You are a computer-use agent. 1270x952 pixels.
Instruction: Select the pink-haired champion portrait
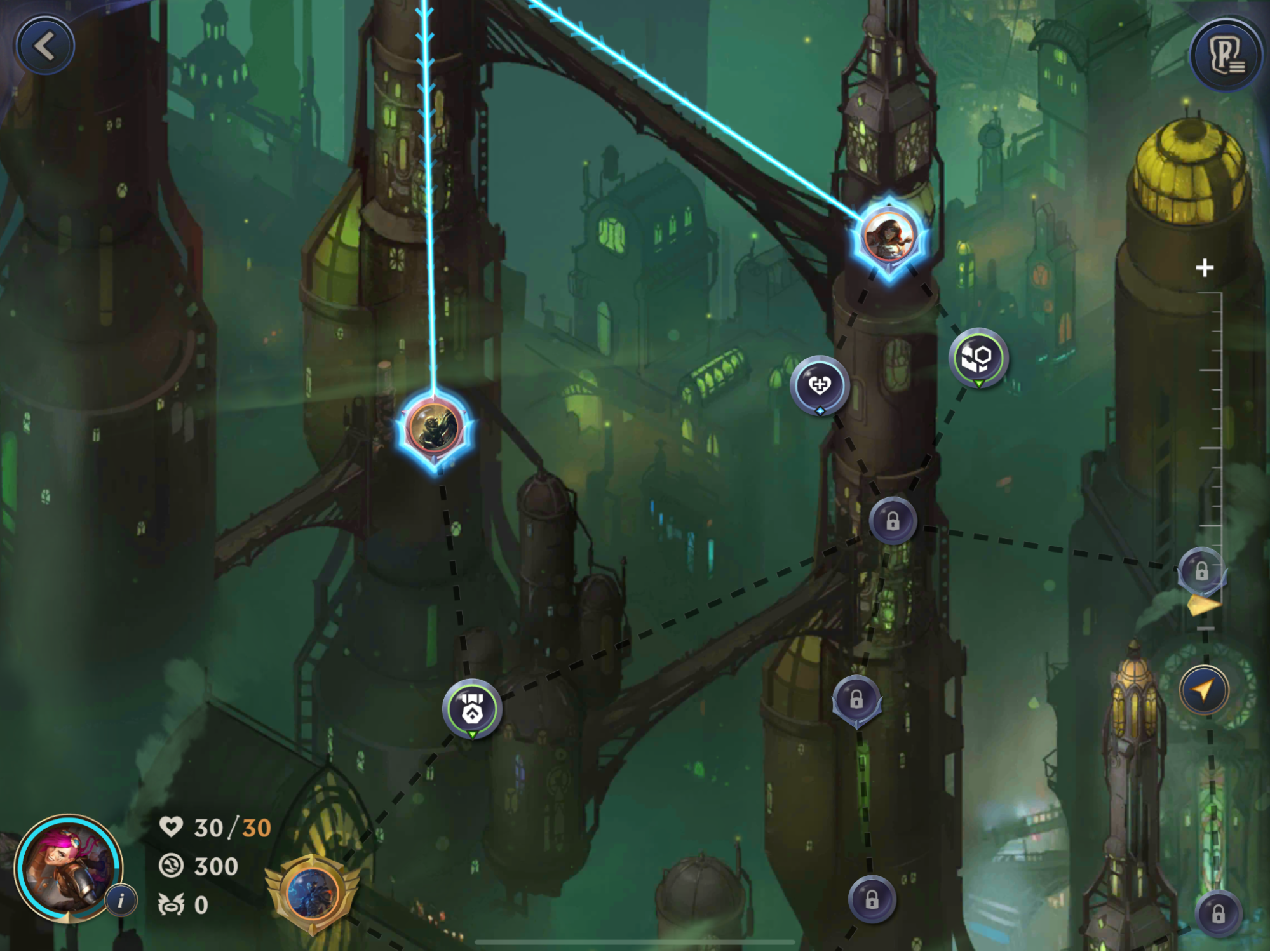coord(67,868)
